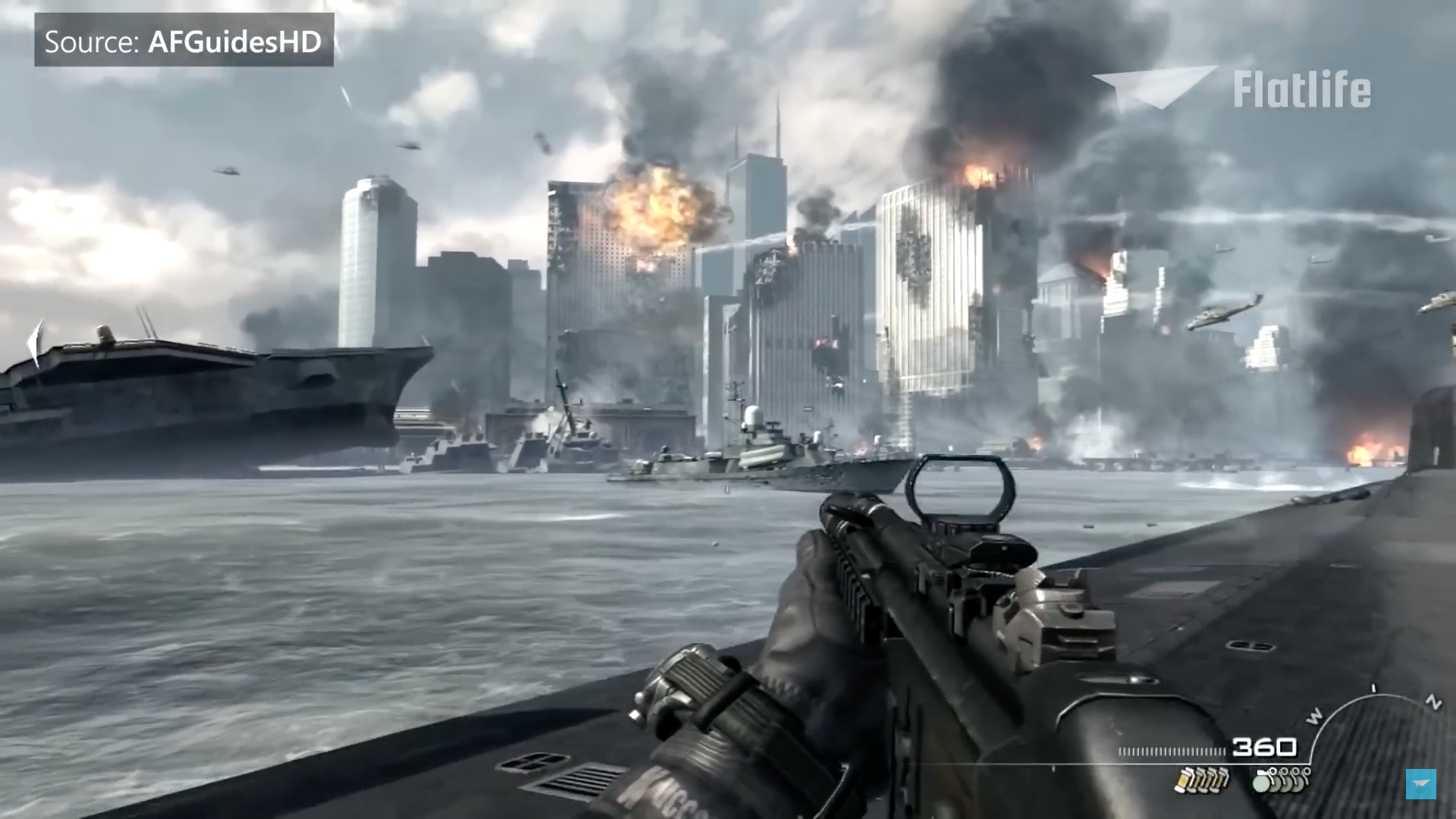1456x819 pixels.
Task: Click the leftmost gold bullet magazine icon
Action: pos(1183,781)
